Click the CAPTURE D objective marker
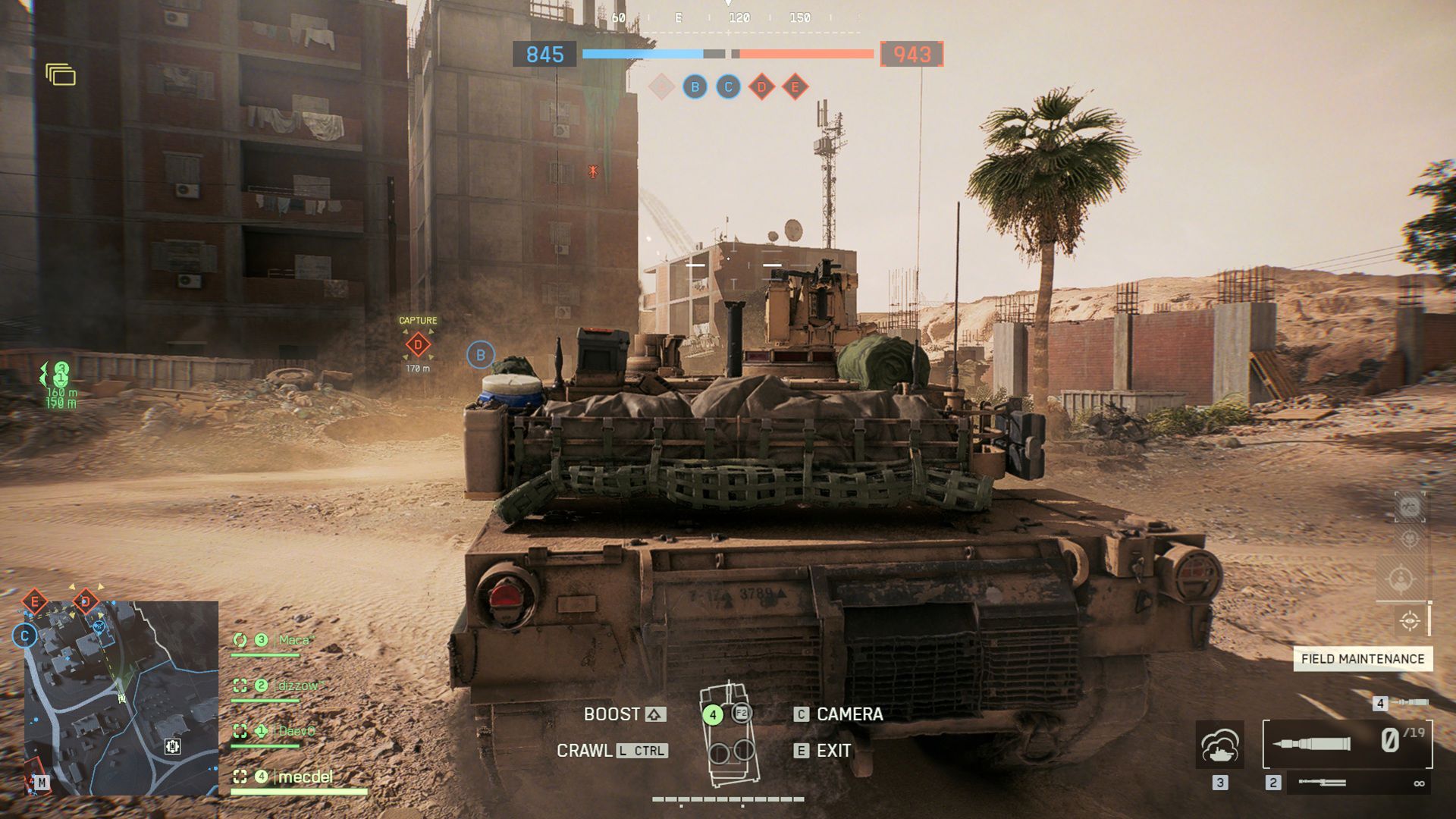This screenshot has width=1456, height=819. pos(418,345)
